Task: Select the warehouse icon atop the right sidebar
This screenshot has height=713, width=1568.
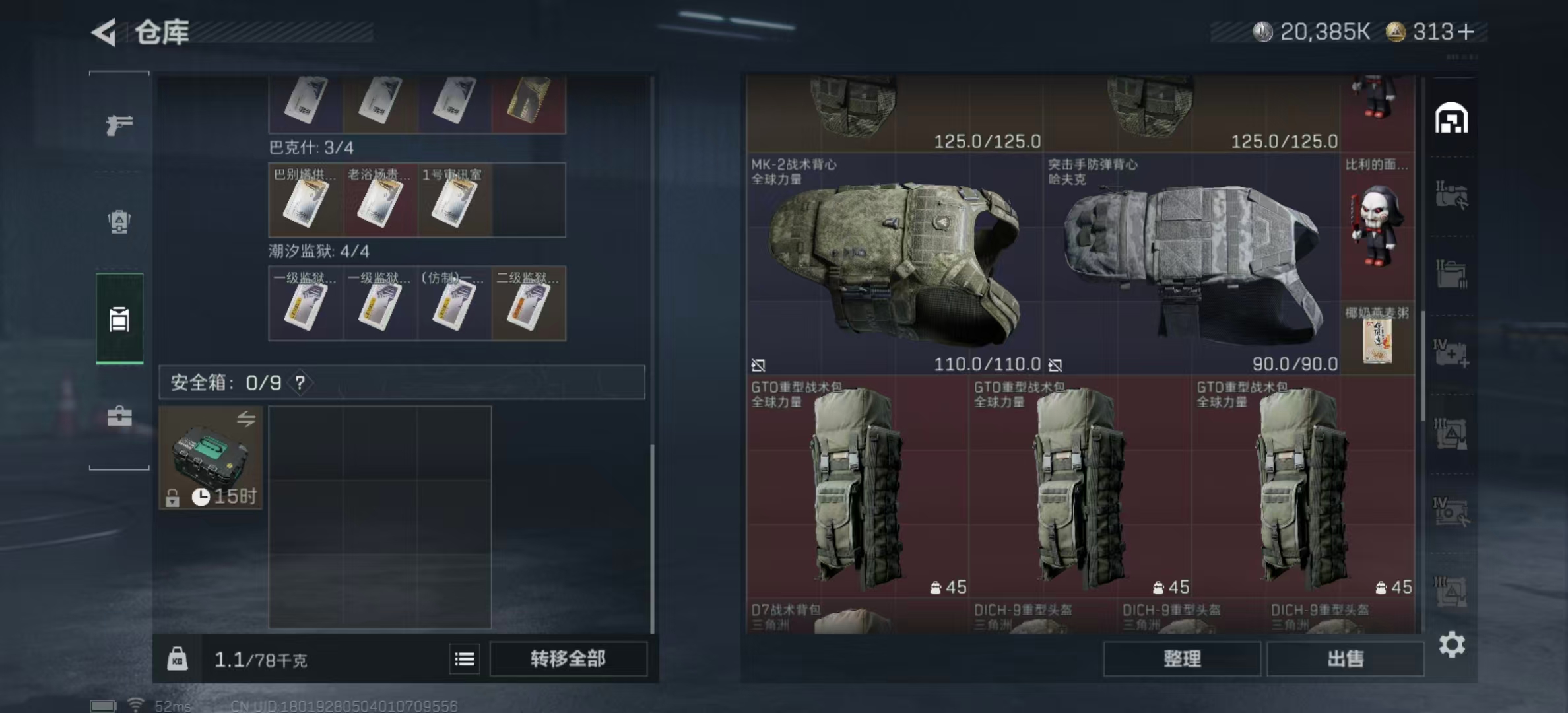Action: click(x=1451, y=118)
